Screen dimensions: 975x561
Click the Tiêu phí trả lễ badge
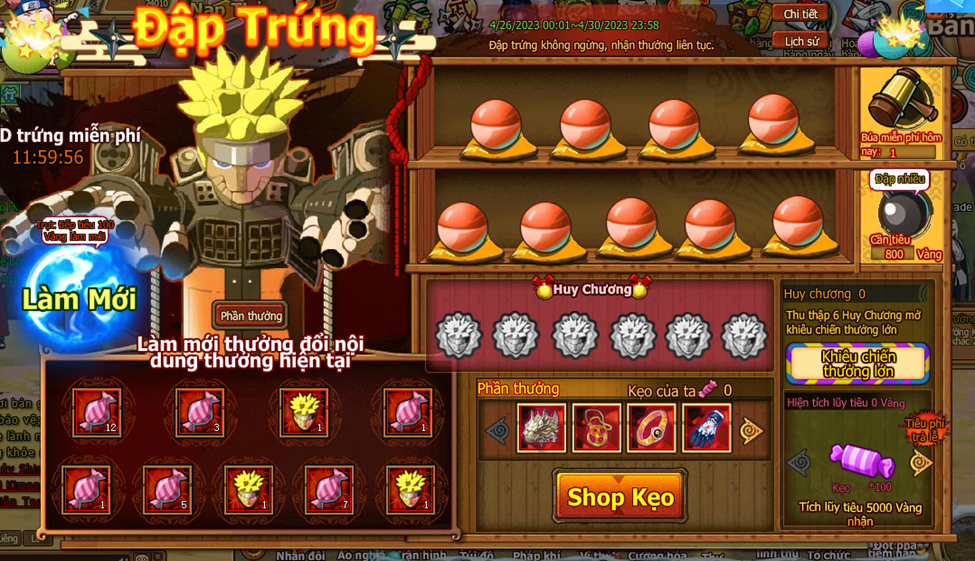point(922,430)
